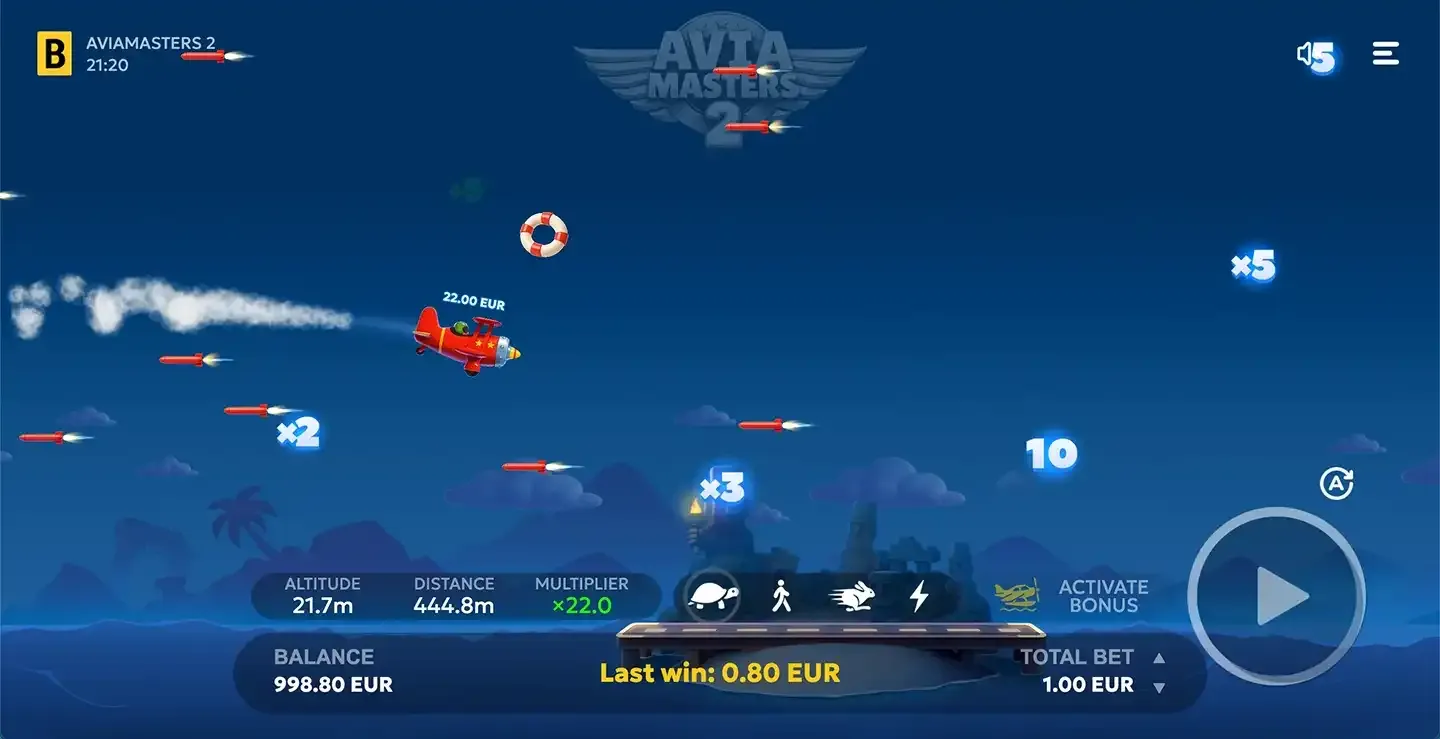Open menu next to AVIAMASTERS 2 title
The width and height of the screenshot is (1440, 739).
click(1385, 53)
